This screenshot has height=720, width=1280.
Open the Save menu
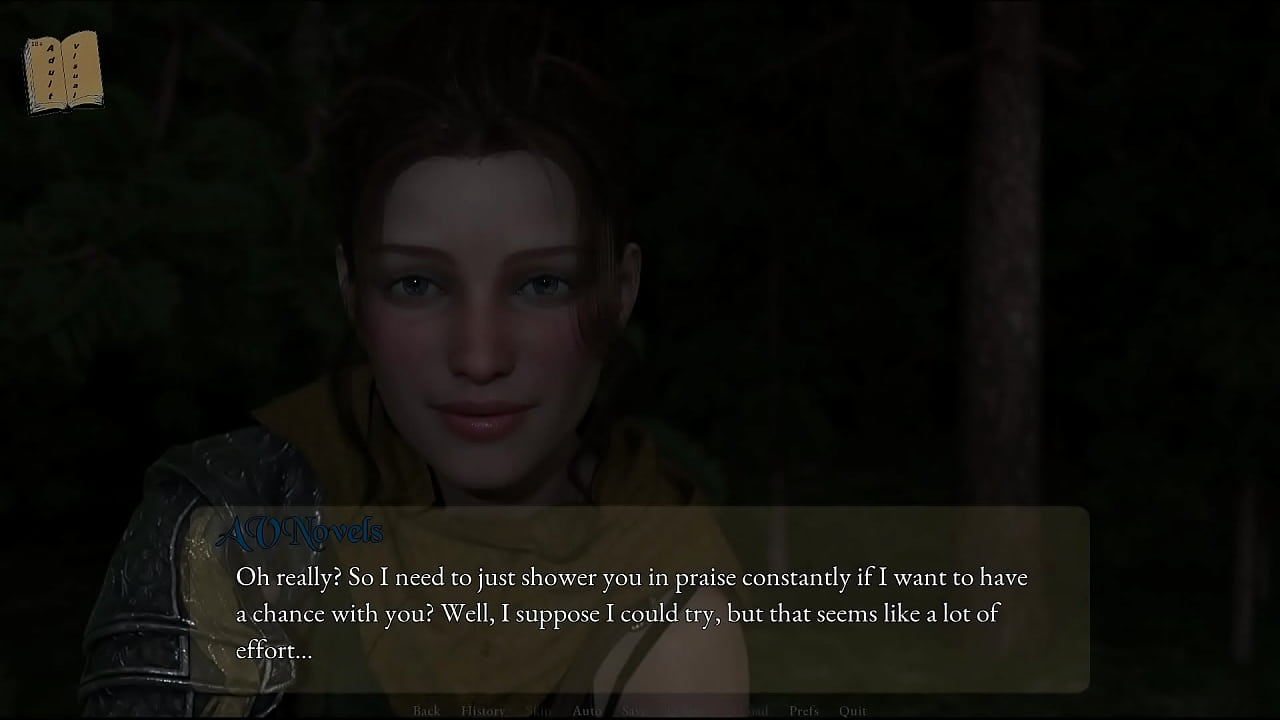tap(634, 711)
